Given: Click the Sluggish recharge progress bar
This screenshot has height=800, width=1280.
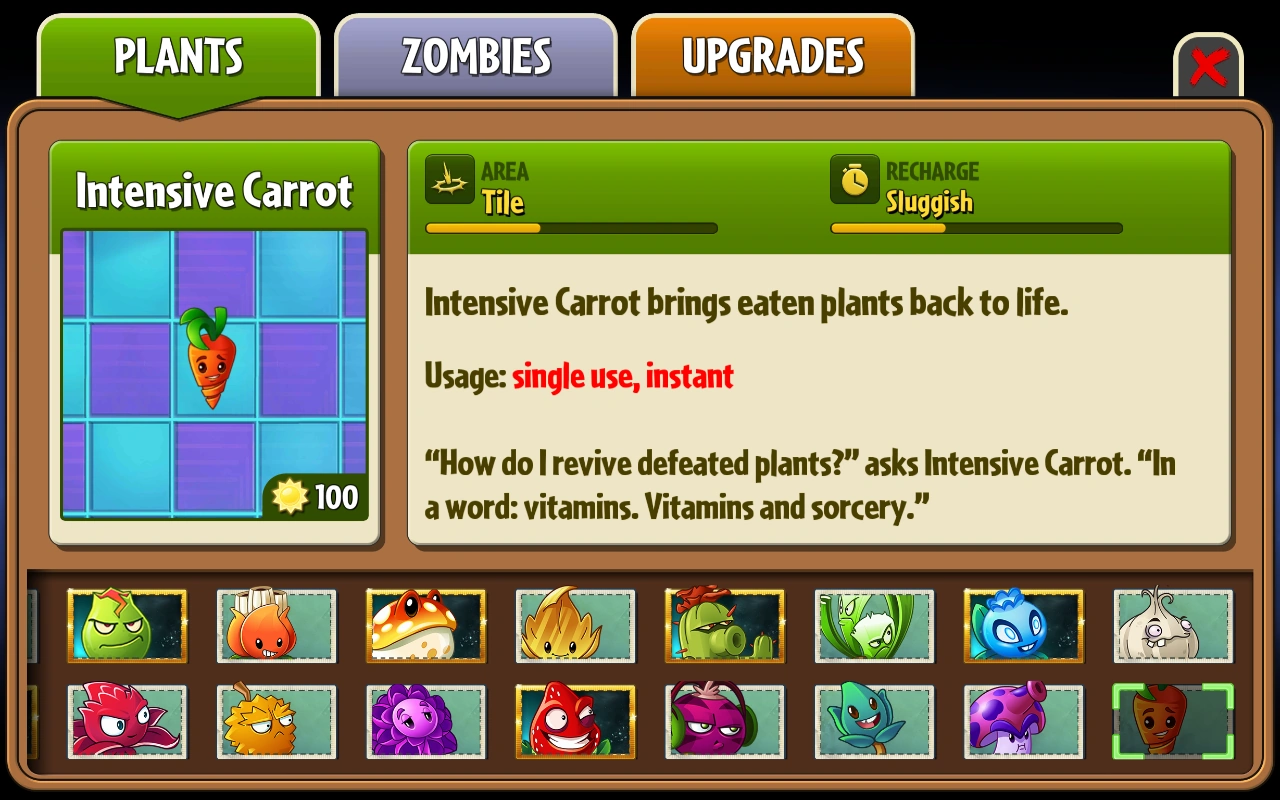Looking at the screenshot, I should pyautogui.click(x=975, y=228).
